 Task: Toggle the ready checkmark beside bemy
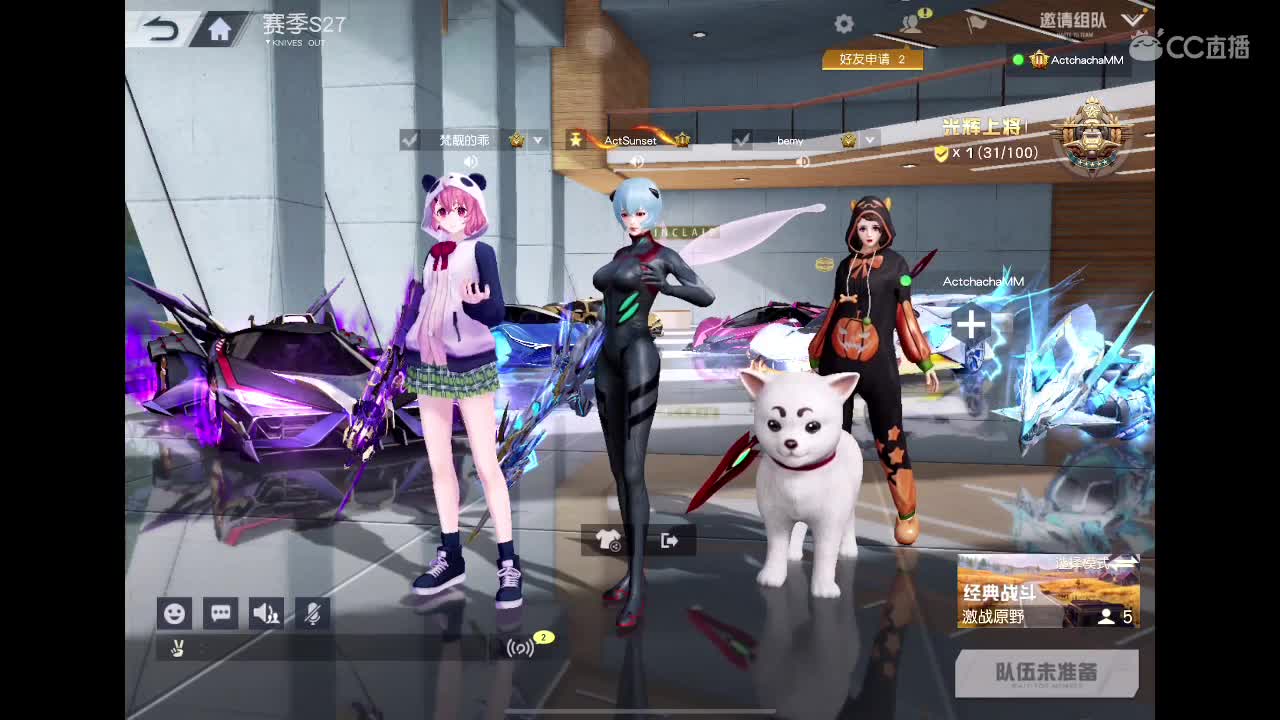pyautogui.click(x=741, y=140)
